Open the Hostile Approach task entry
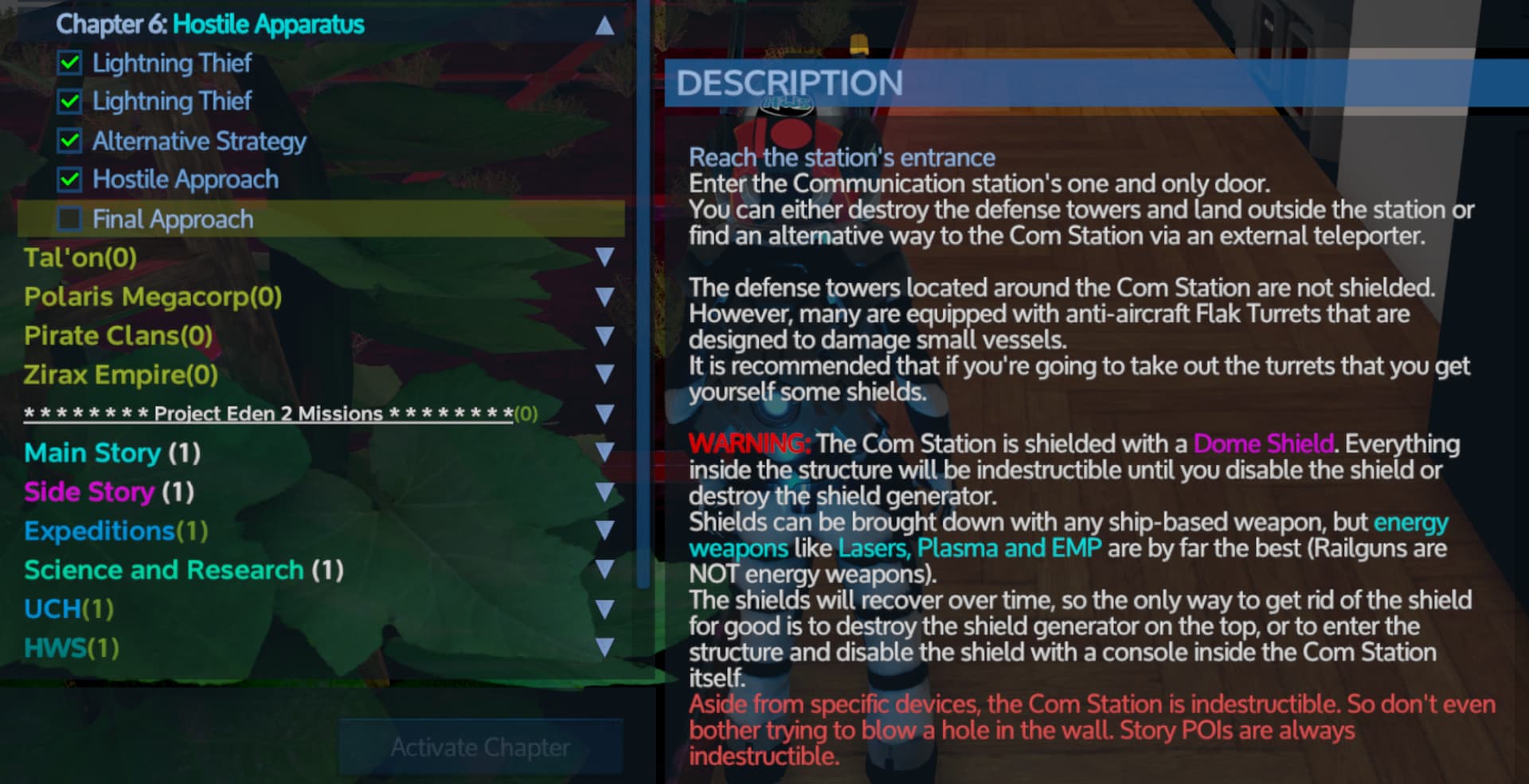This screenshot has width=1529, height=784. click(186, 180)
